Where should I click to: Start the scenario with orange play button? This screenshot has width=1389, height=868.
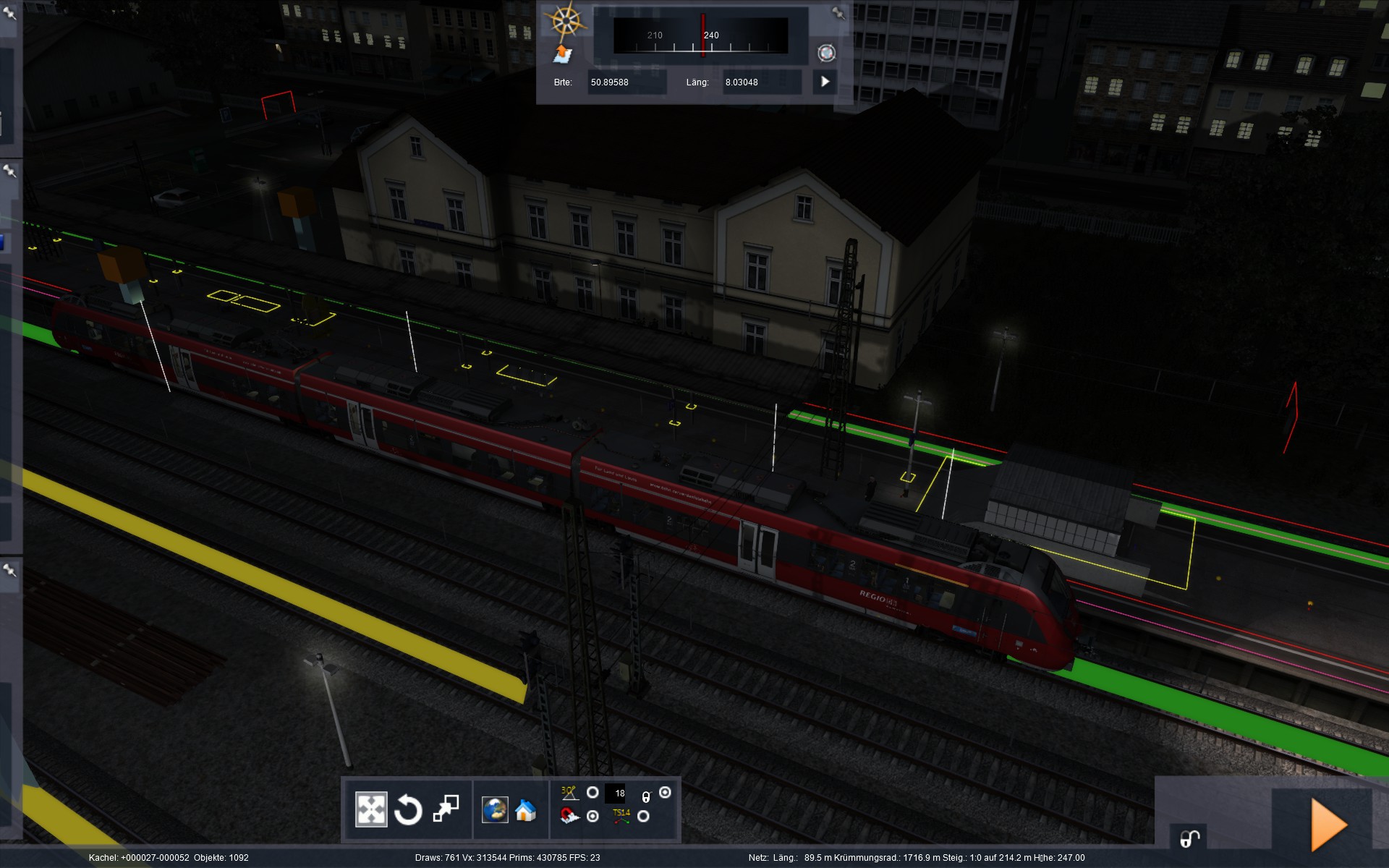point(1328,824)
